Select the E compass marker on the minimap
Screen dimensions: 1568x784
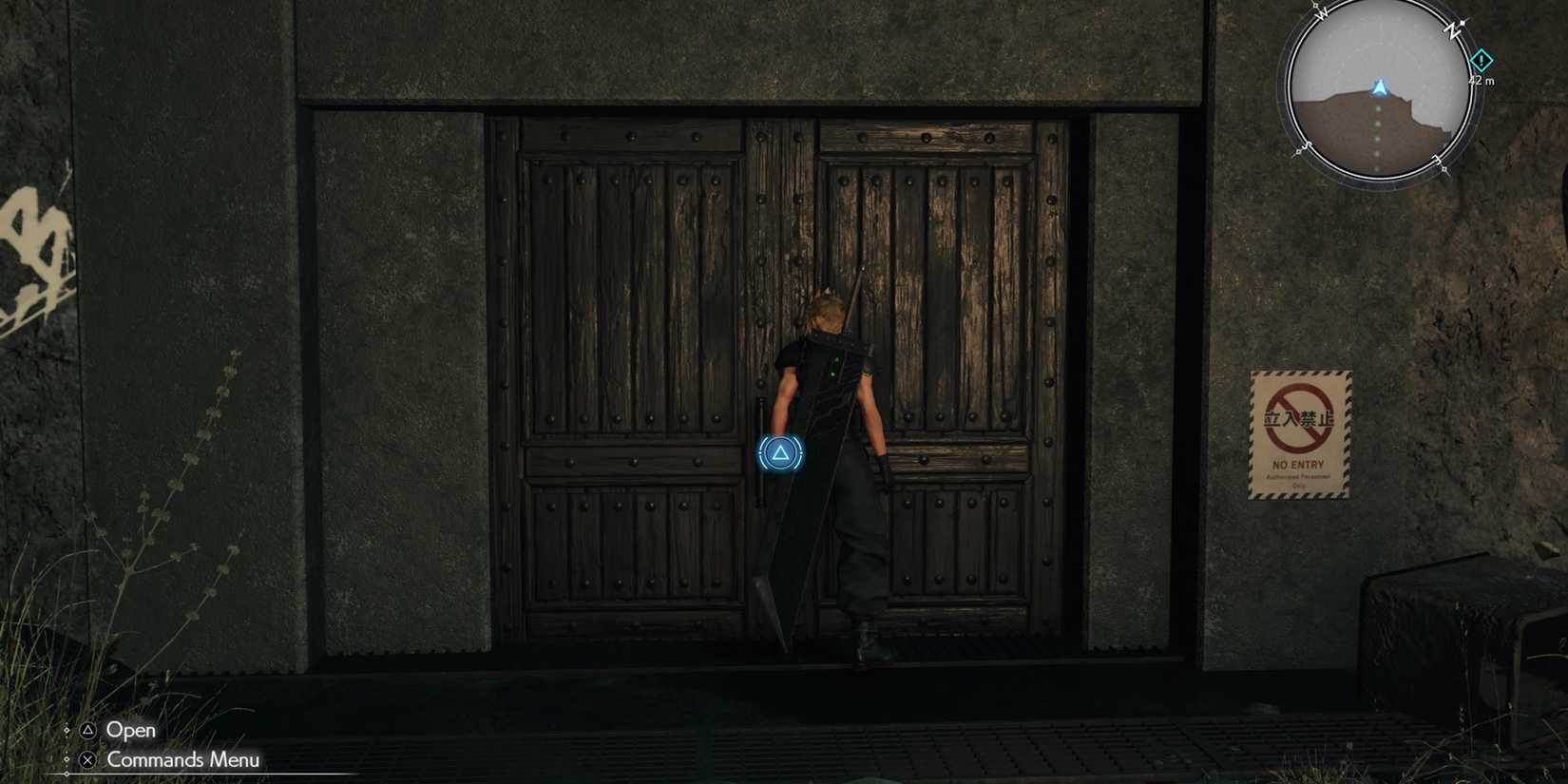[x=1438, y=160]
